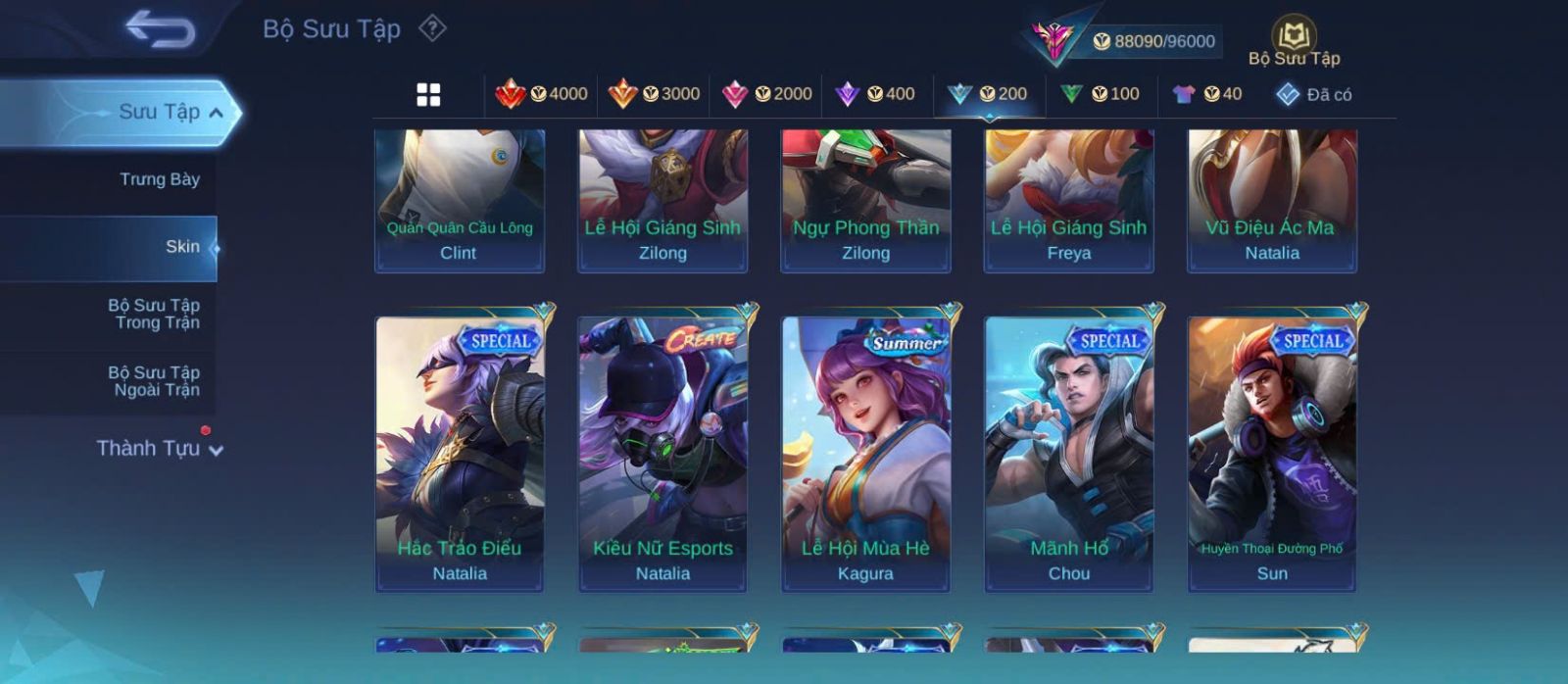
Task: Open the Trưng Bày section
Action: (159, 179)
